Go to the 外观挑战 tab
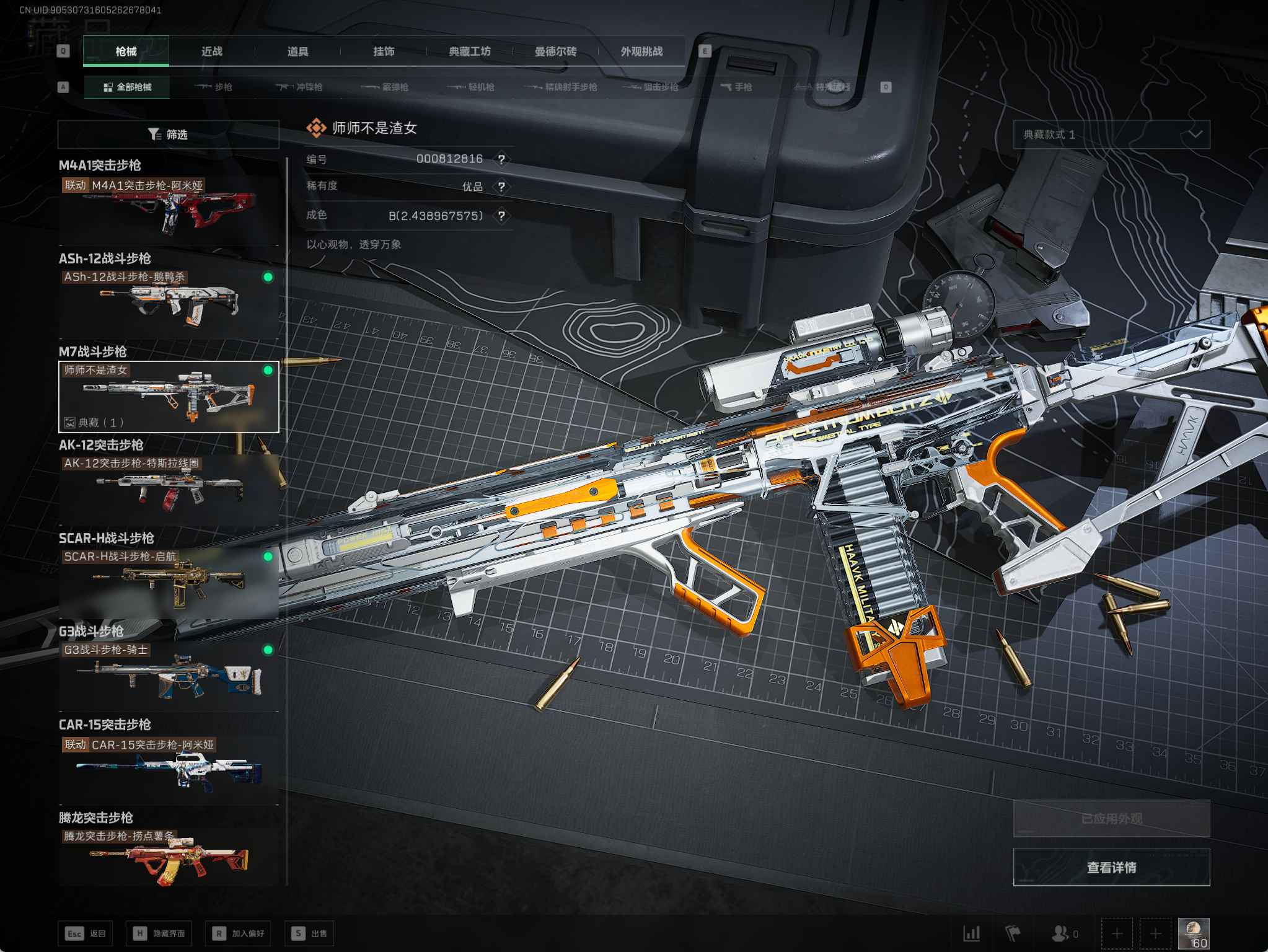Image resolution: width=1268 pixels, height=952 pixels. click(641, 51)
